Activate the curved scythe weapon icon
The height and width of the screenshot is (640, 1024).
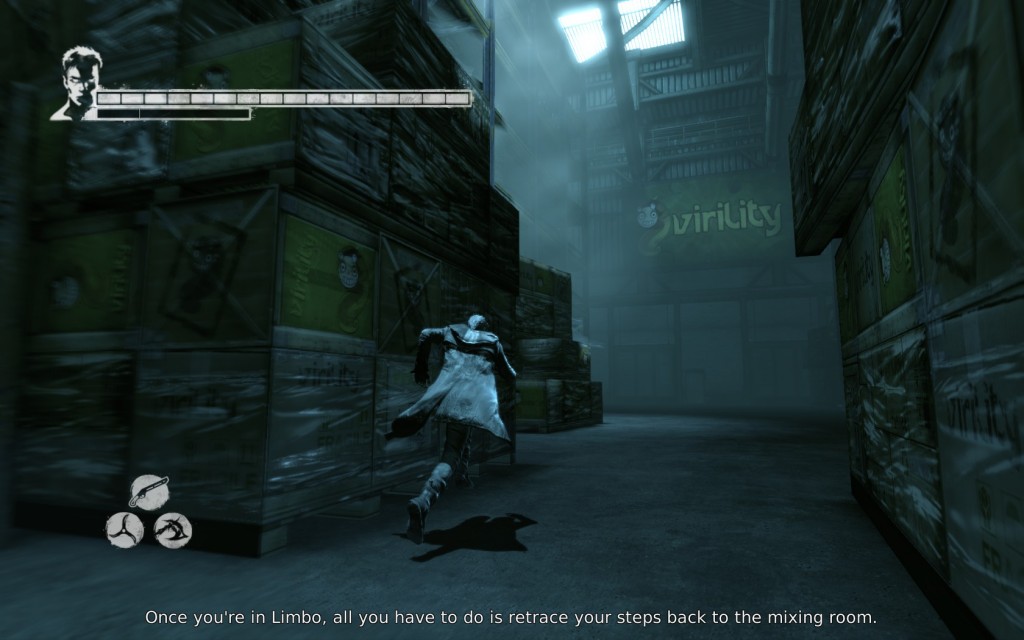[x=173, y=529]
